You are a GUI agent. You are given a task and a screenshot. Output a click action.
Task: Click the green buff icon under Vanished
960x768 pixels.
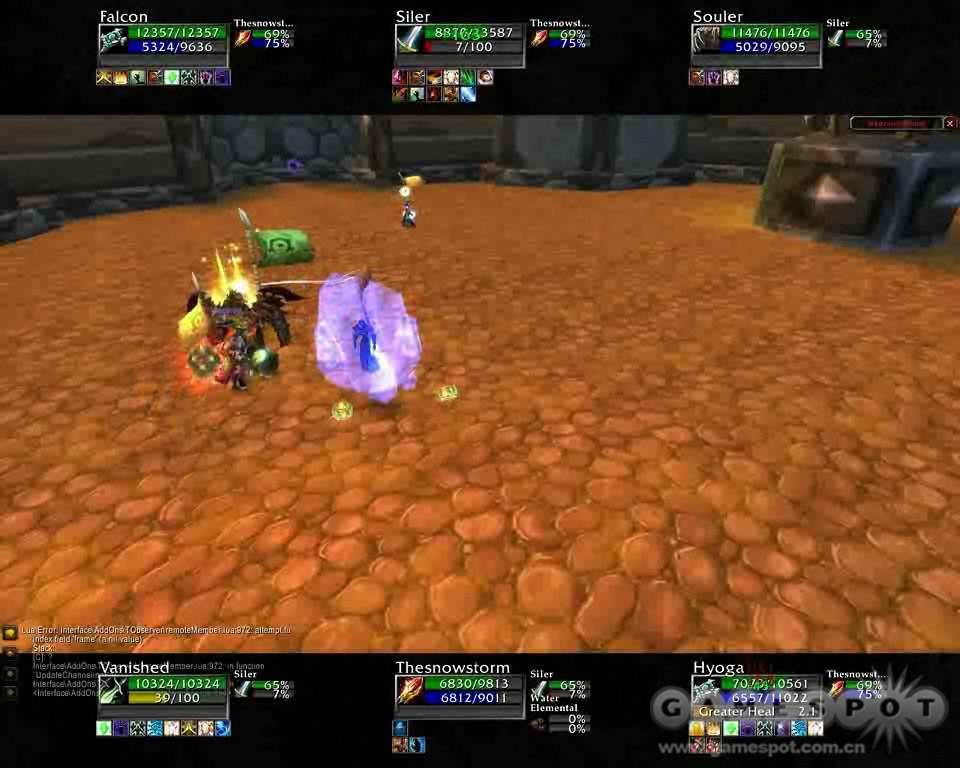coord(103,728)
